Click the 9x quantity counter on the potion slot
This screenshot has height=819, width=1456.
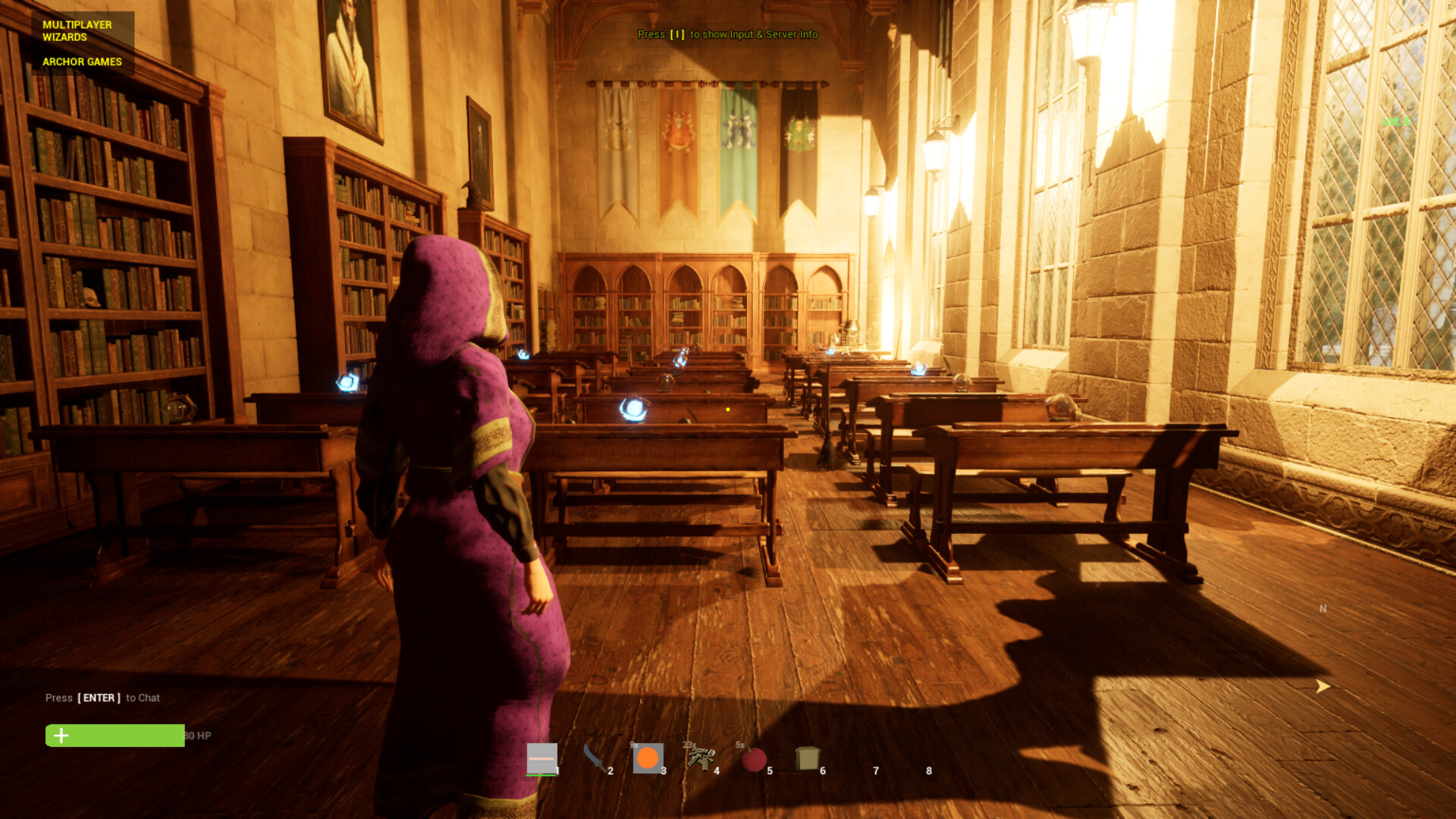point(634,745)
